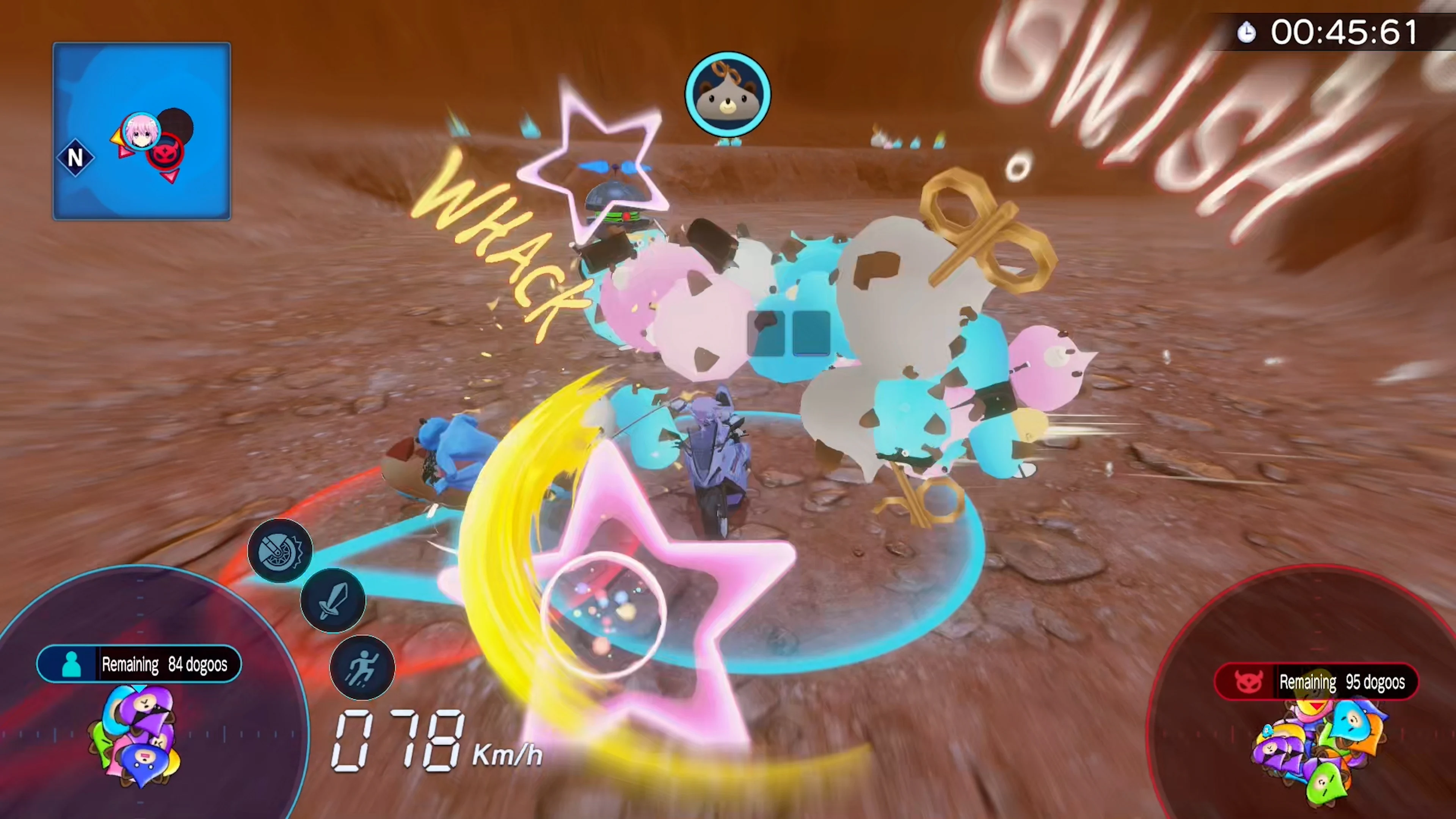
Task: Toggle the pink character icon in the minimap
Action: (x=141, y=130)
